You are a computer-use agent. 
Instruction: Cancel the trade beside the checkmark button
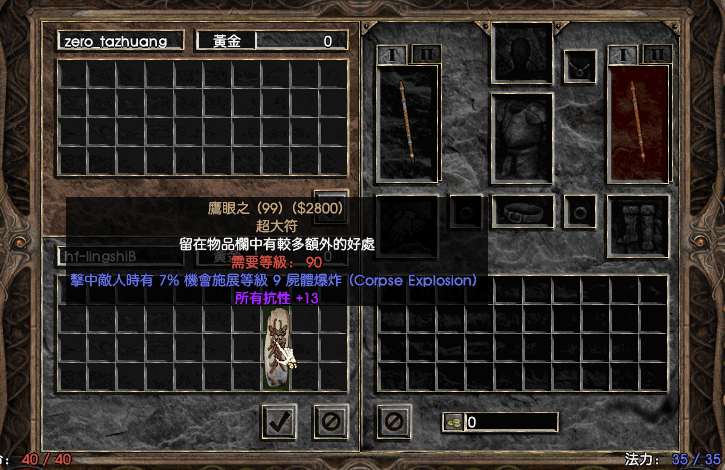coord(330,422)
